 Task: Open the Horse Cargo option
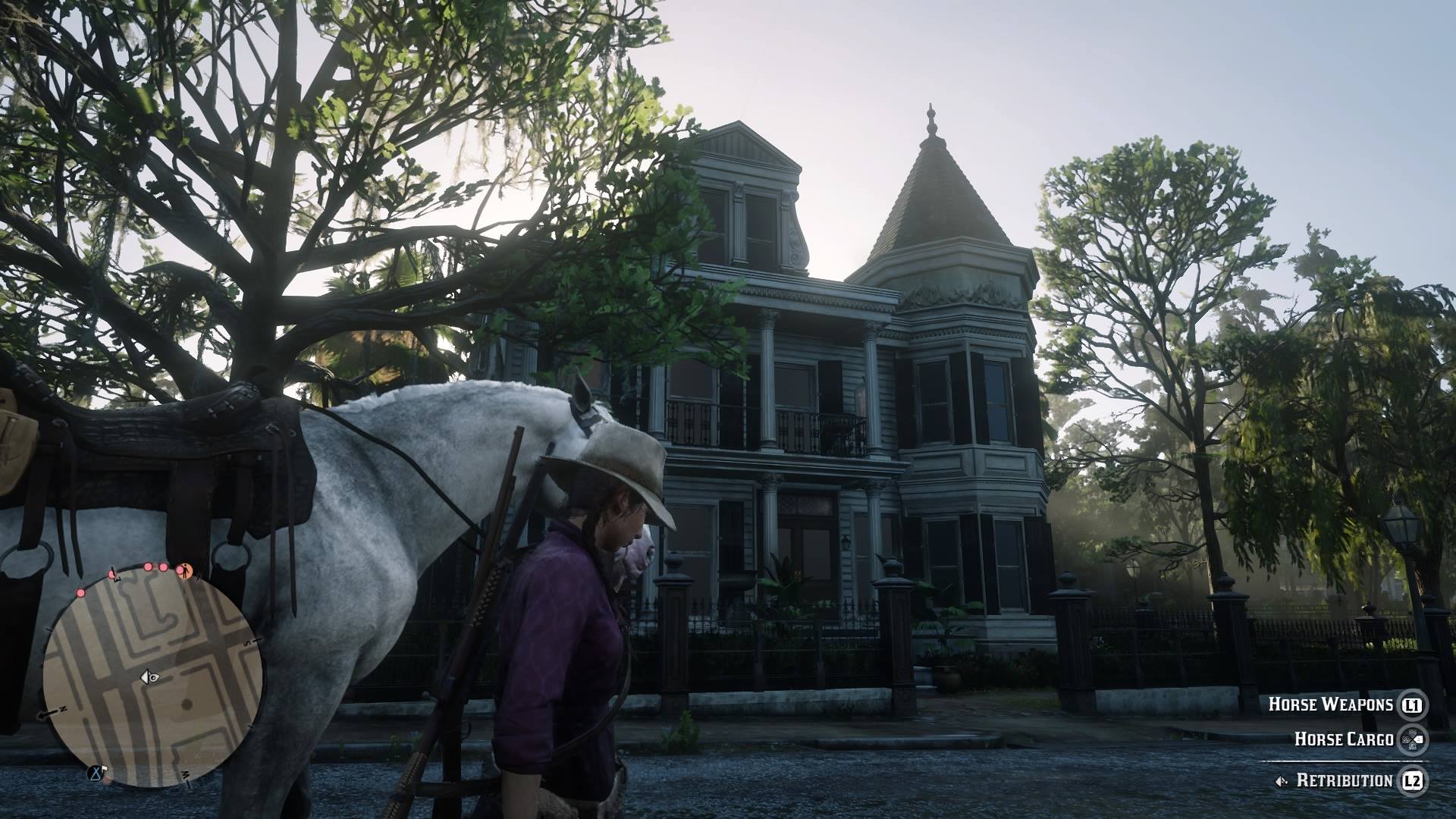[1343, 739]
